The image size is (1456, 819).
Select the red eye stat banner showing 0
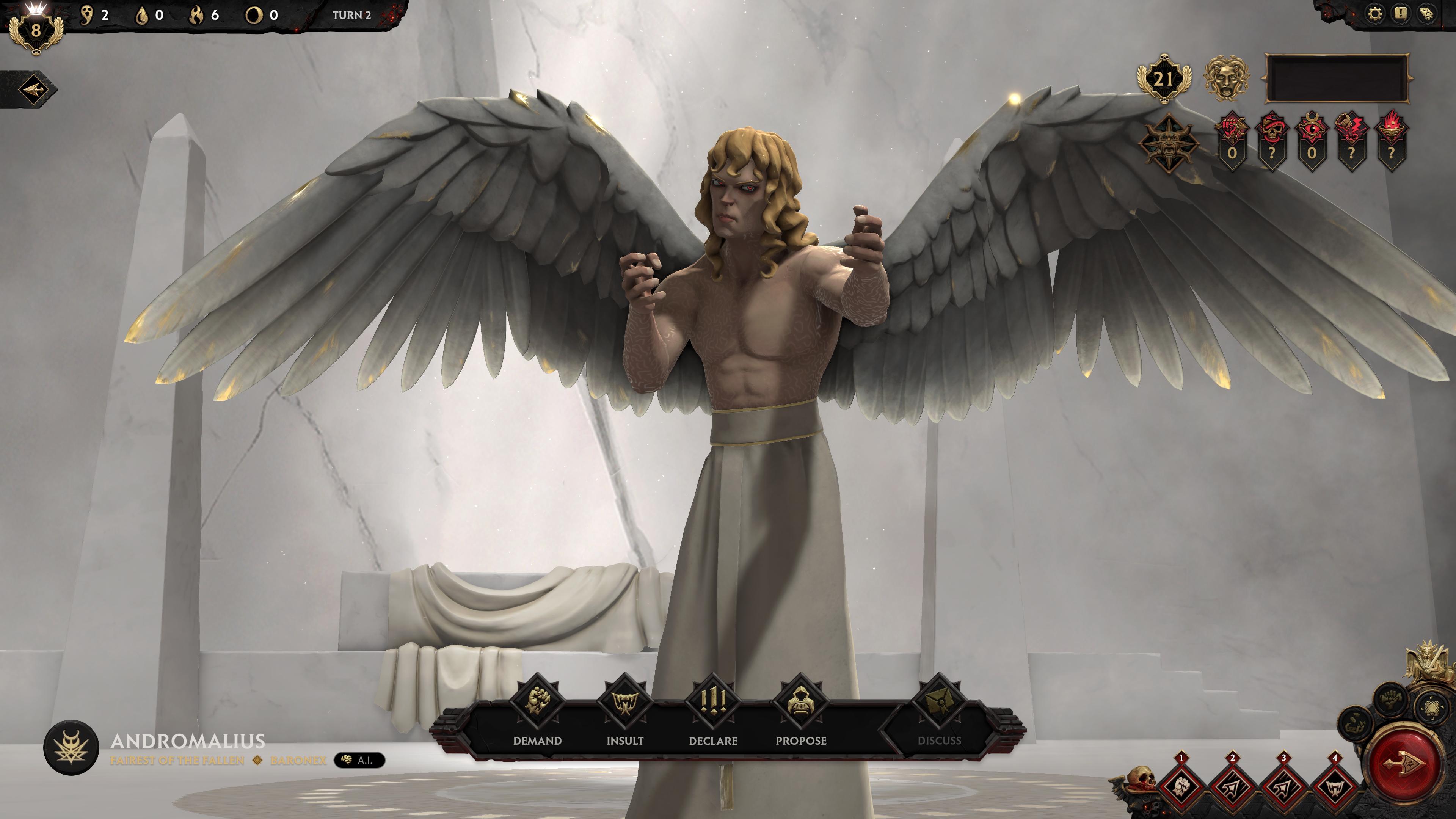coord(1313,141)
